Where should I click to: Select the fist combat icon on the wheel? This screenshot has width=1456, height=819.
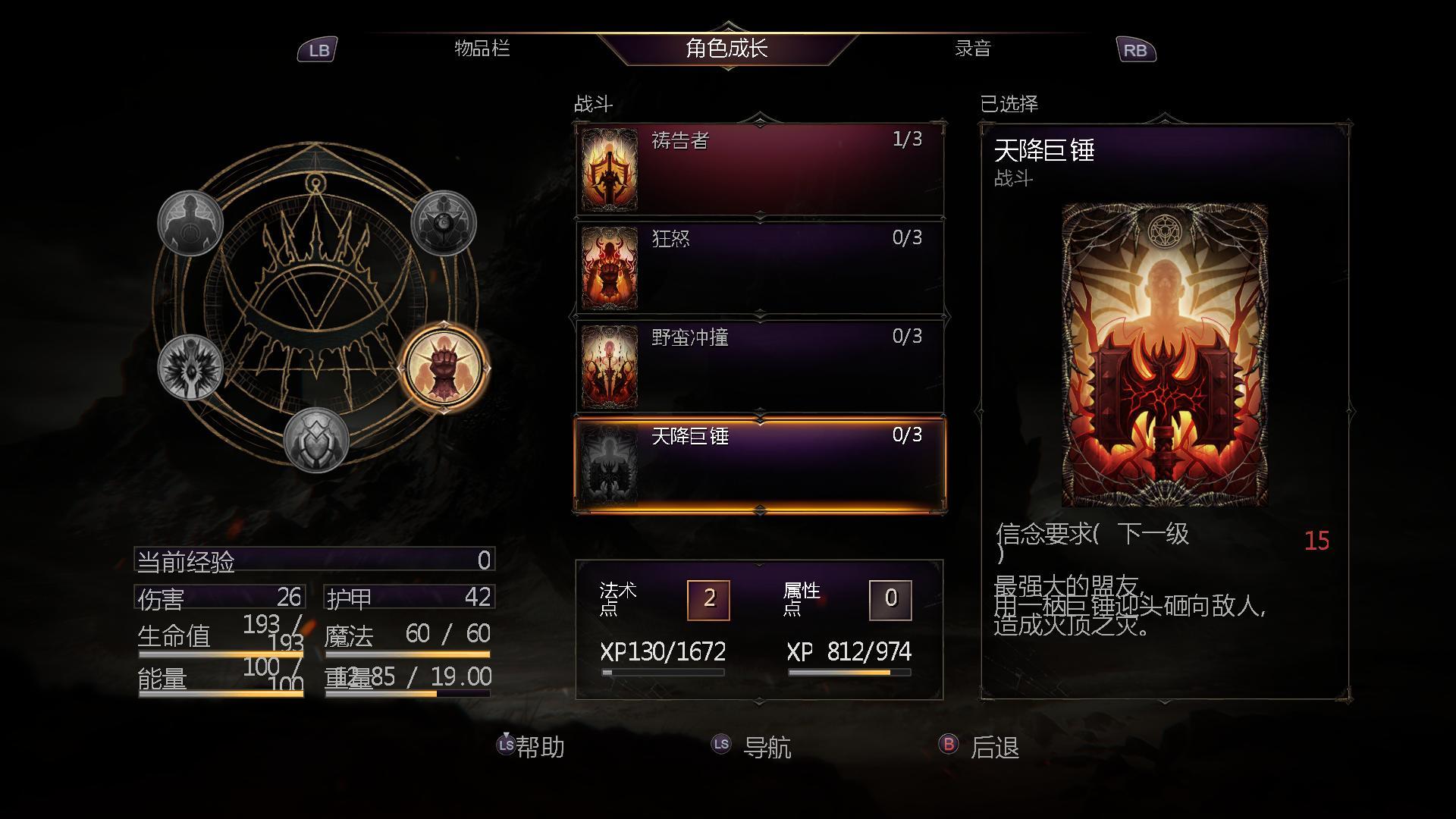click(x=444, y=368)
